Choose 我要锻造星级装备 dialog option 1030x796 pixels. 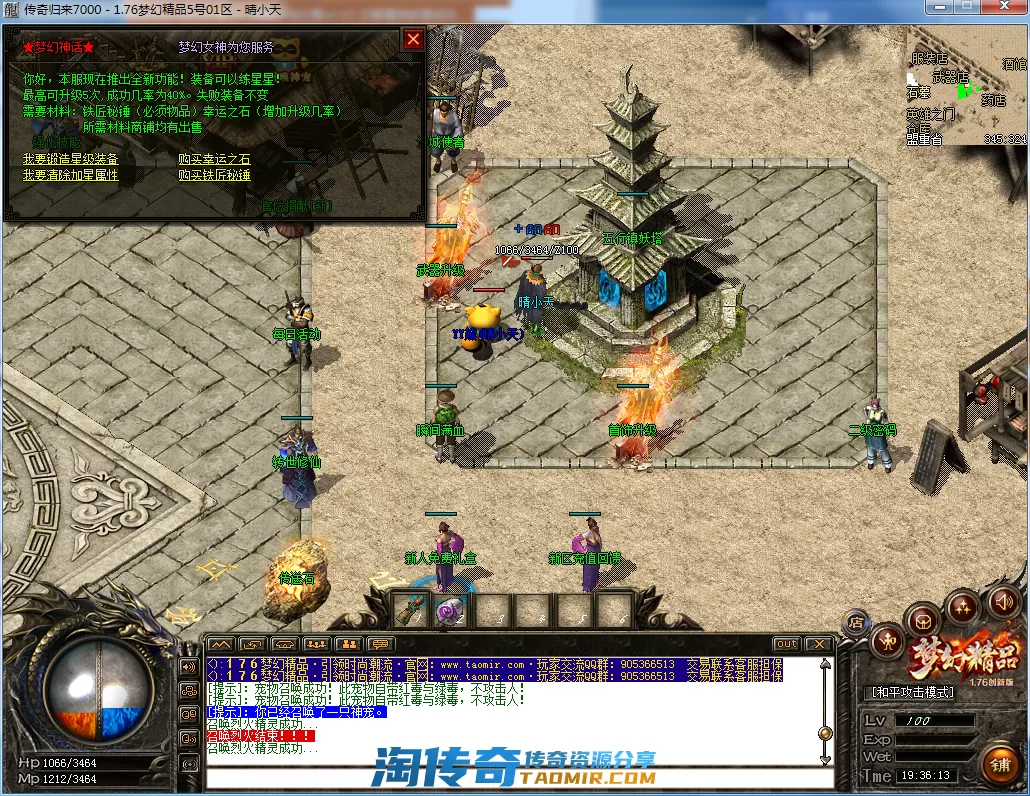point(71,159)
